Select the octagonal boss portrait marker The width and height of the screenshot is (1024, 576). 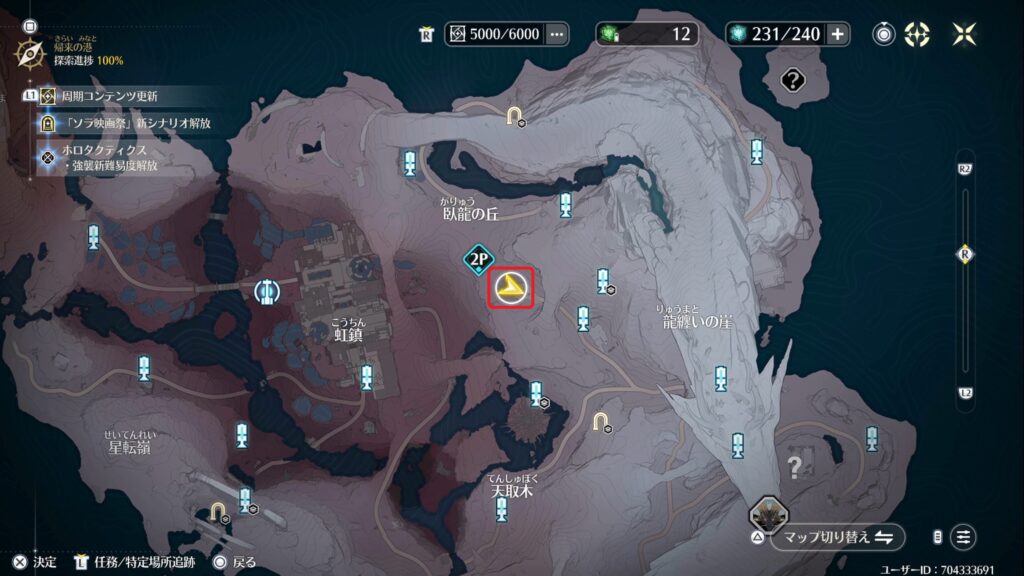[768, 516]
